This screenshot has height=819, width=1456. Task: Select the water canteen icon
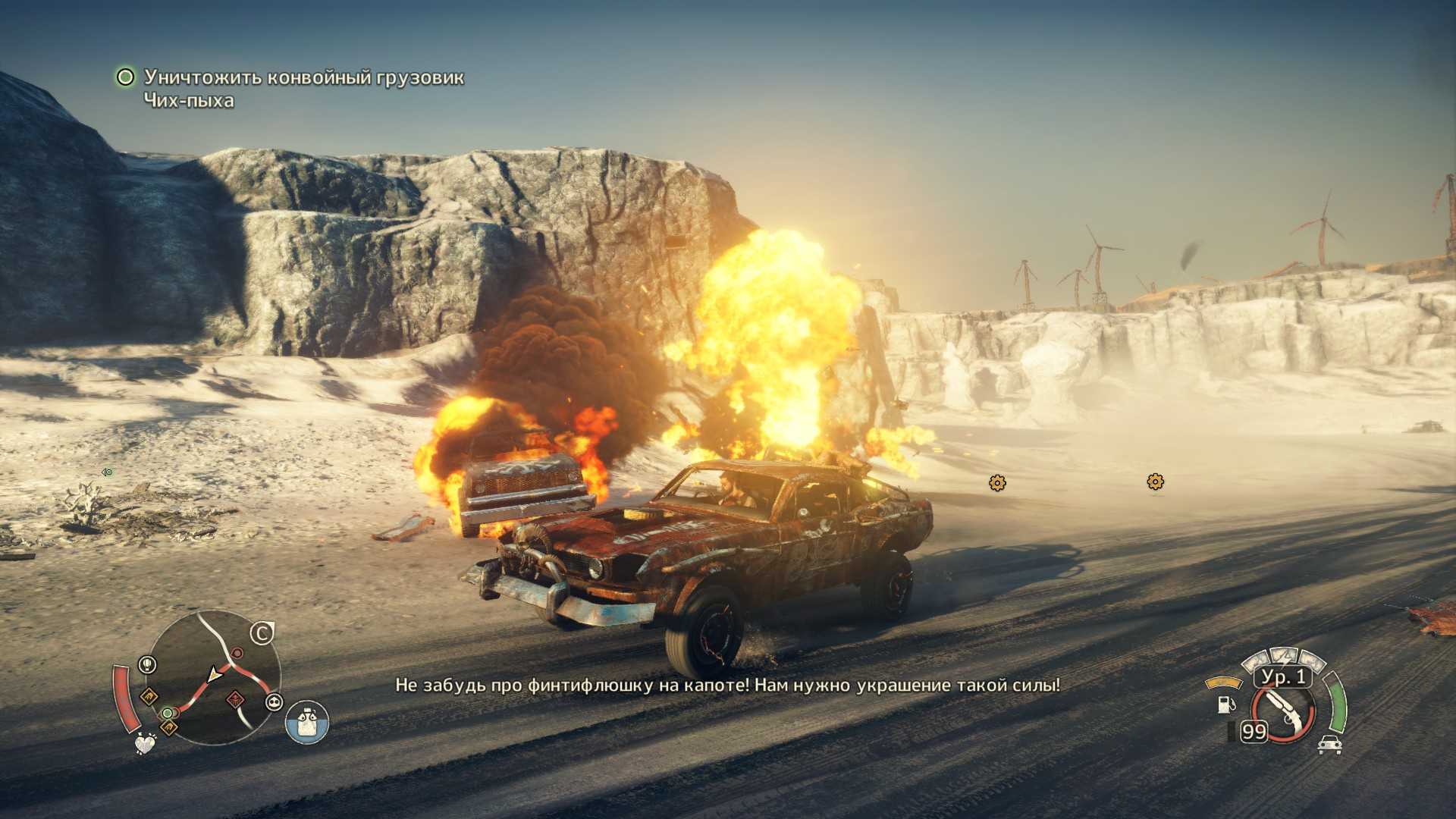pyautogui.click(x=307, y=722)
